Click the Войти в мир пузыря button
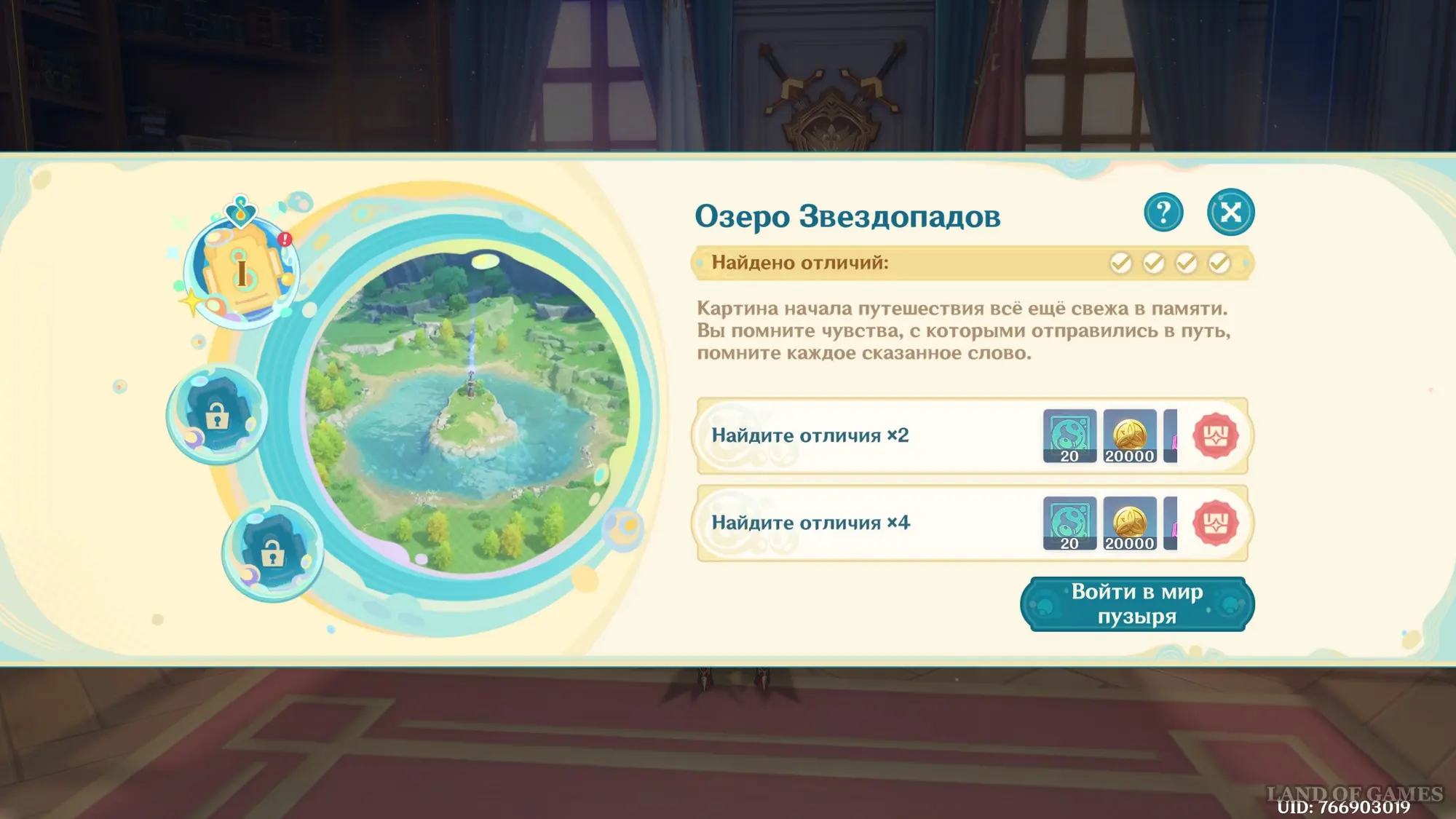The image size is (1456, 819). 1137,604
